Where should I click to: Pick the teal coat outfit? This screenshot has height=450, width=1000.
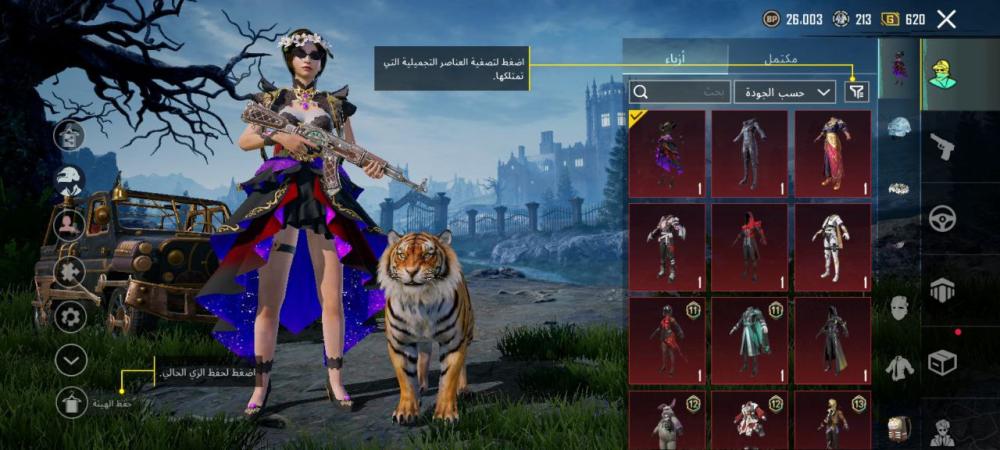coord(749,340)
